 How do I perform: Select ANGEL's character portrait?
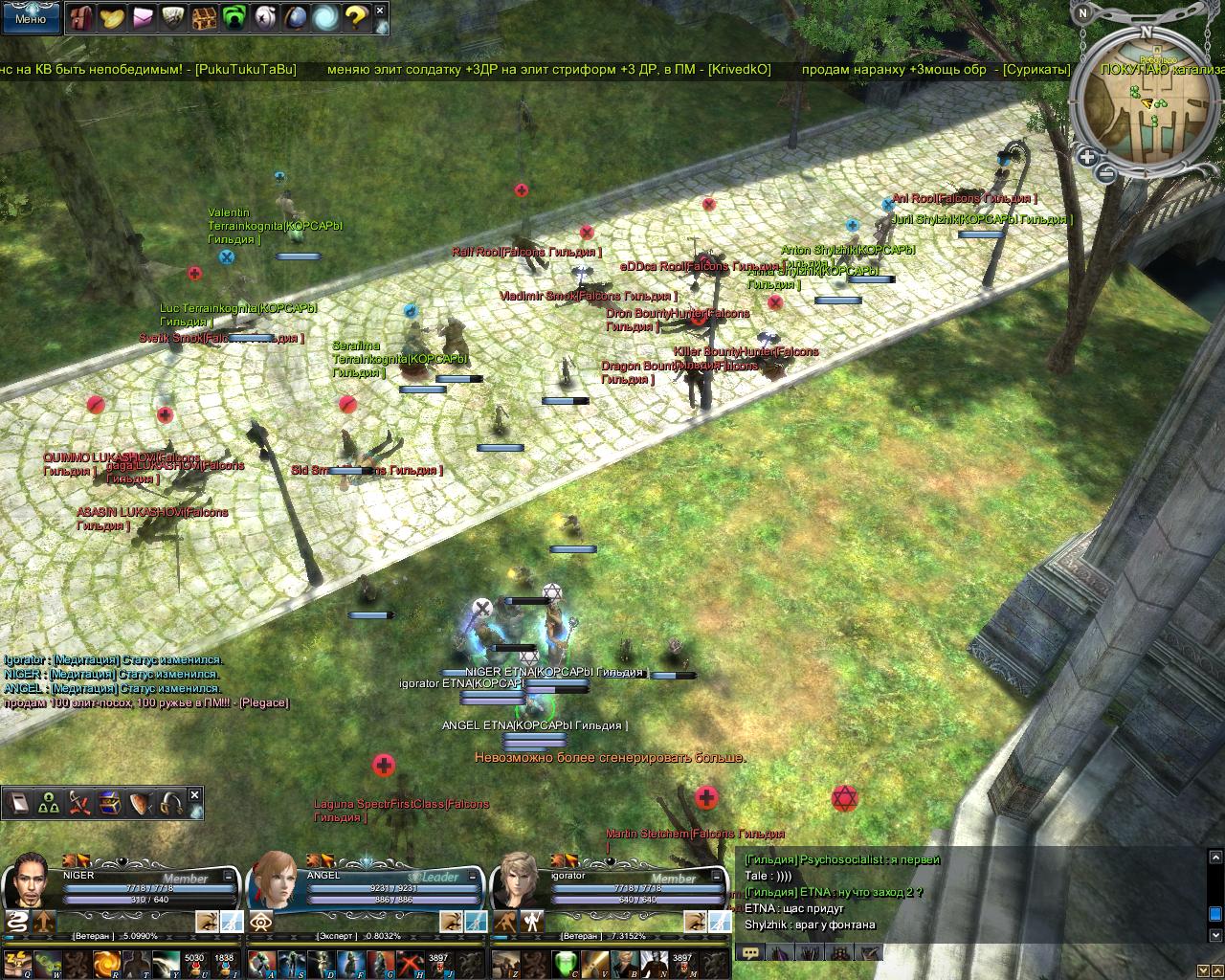point(275,878)
